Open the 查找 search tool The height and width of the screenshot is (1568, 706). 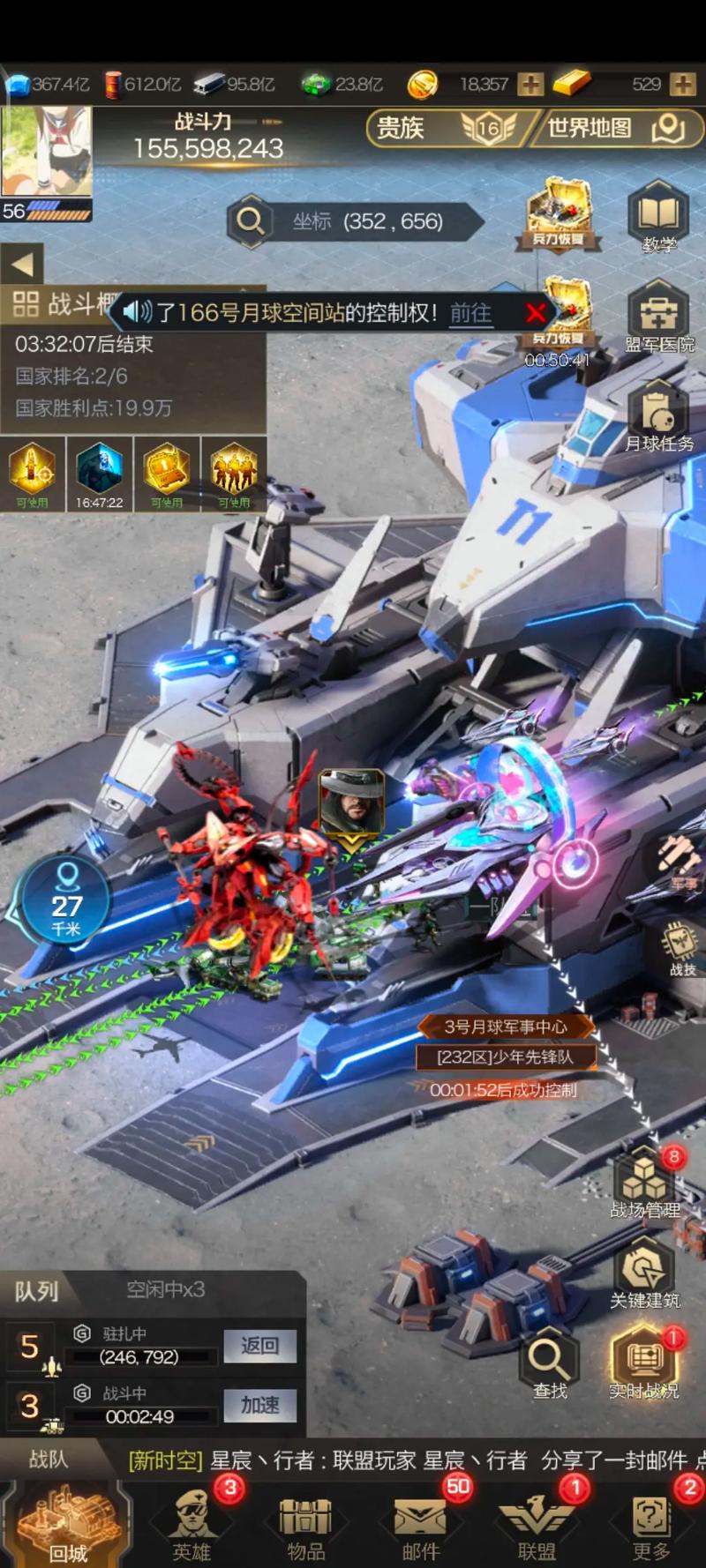[550, 1365]
